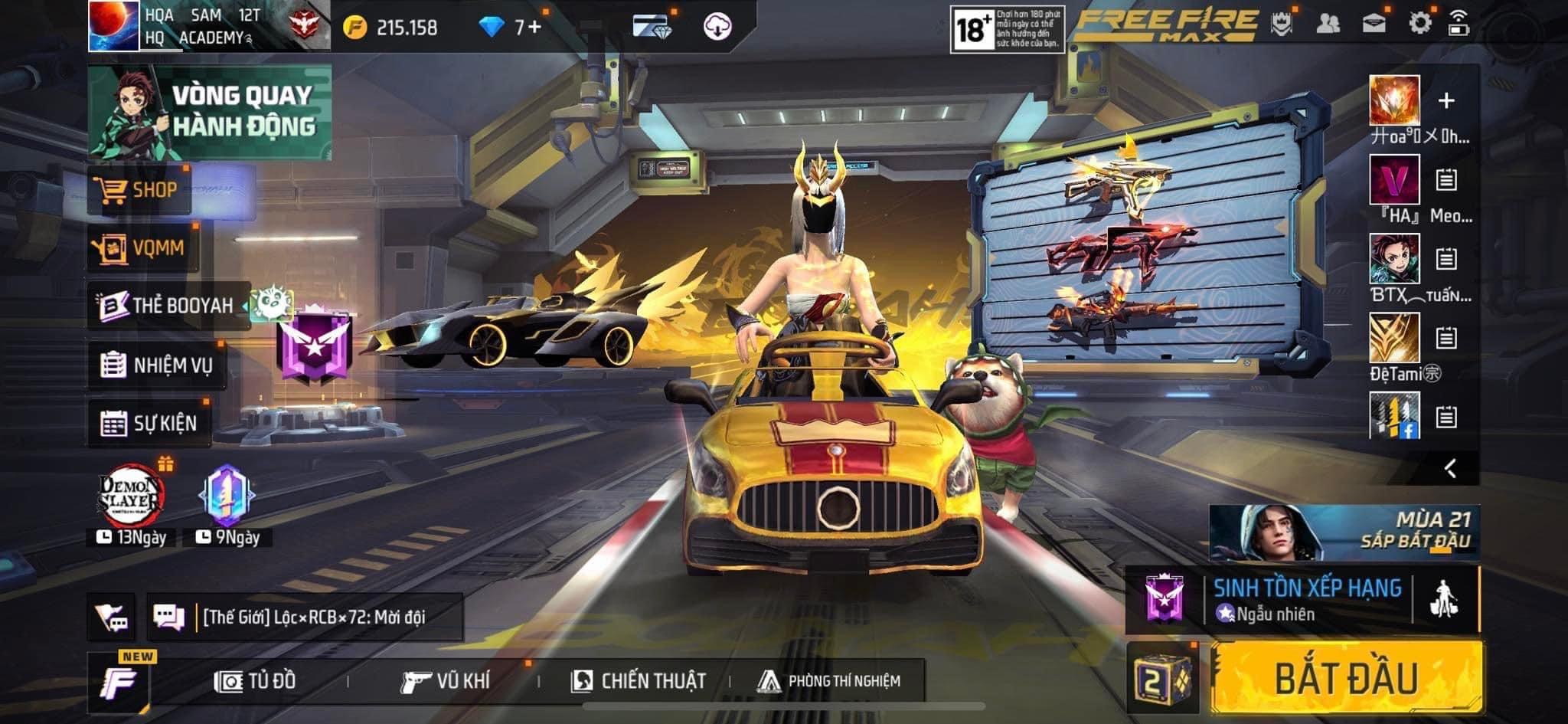1568x724 pixels.
Task: Collapse the friends side panel arrow
Action: click(x=1450, y=468)
